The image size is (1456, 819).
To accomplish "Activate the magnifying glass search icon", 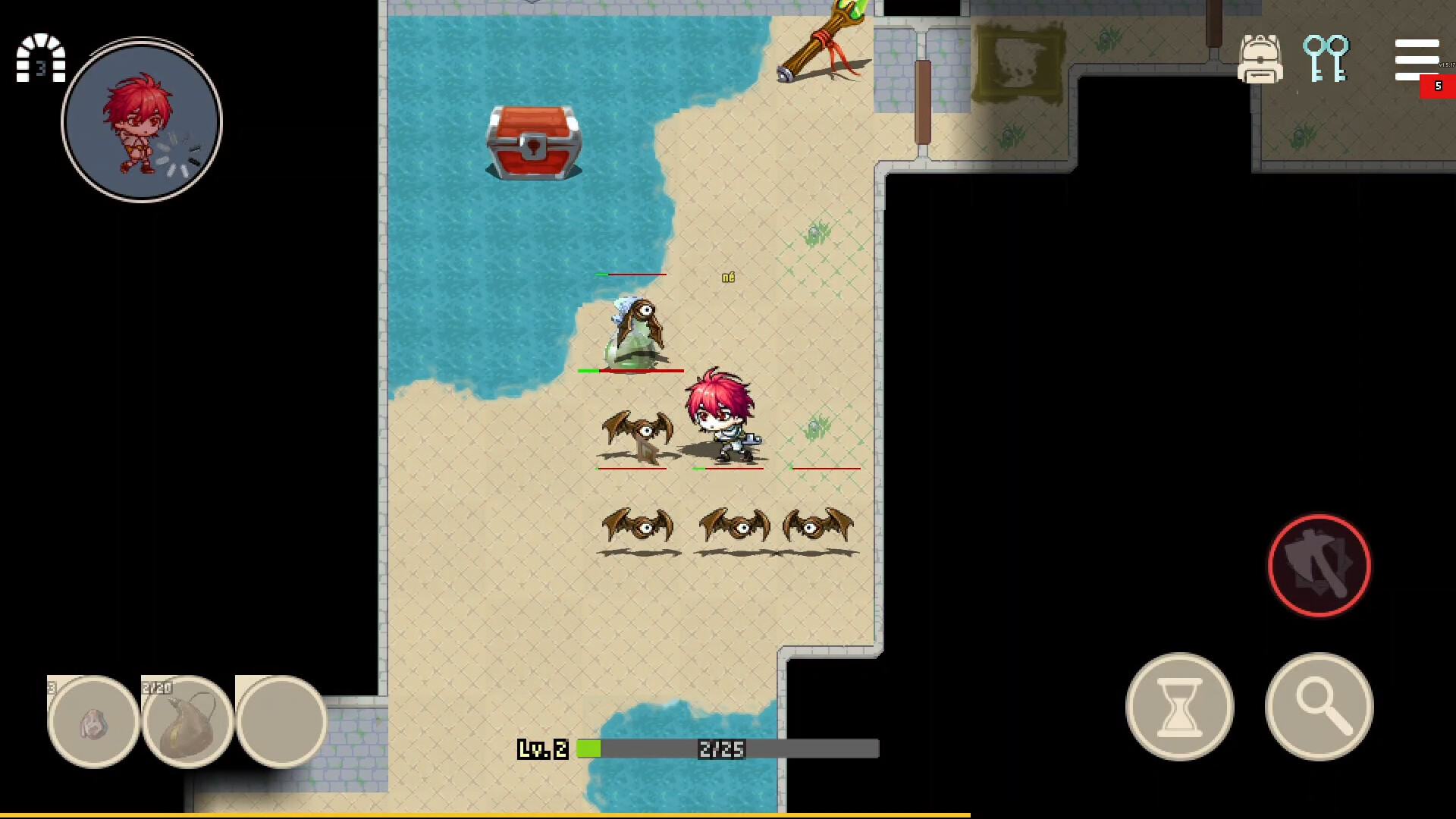I will (1319, 705).
